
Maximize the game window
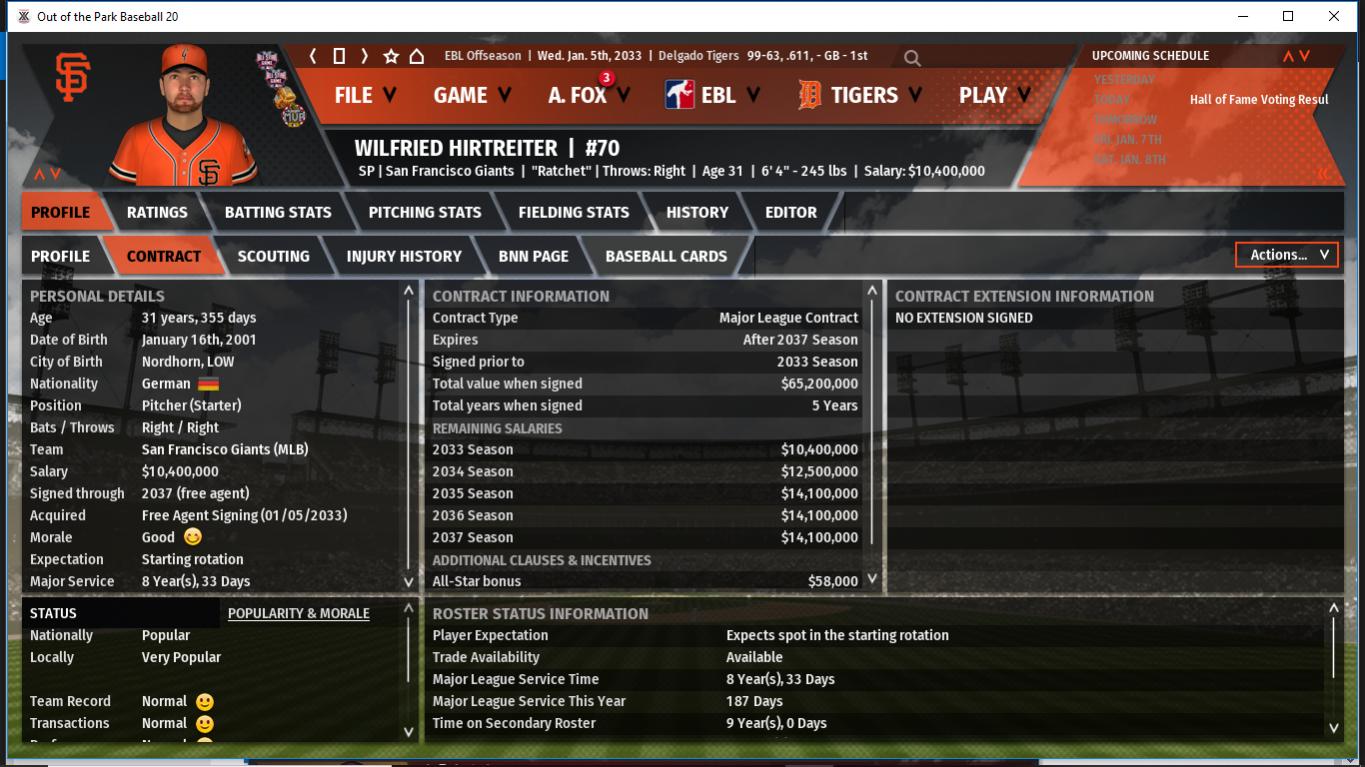(1288, 16)
